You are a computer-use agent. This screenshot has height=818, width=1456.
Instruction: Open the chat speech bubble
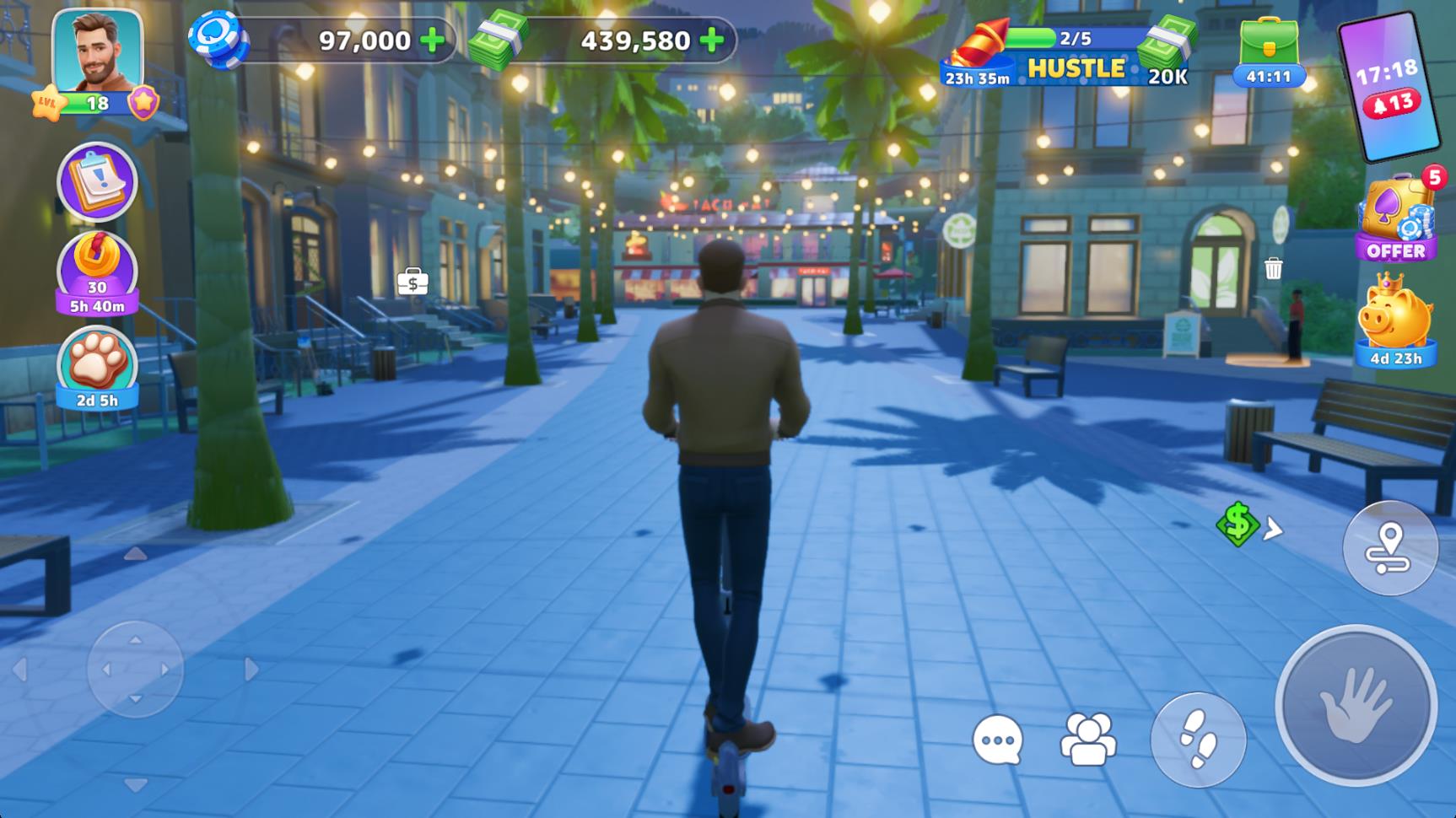997,740
